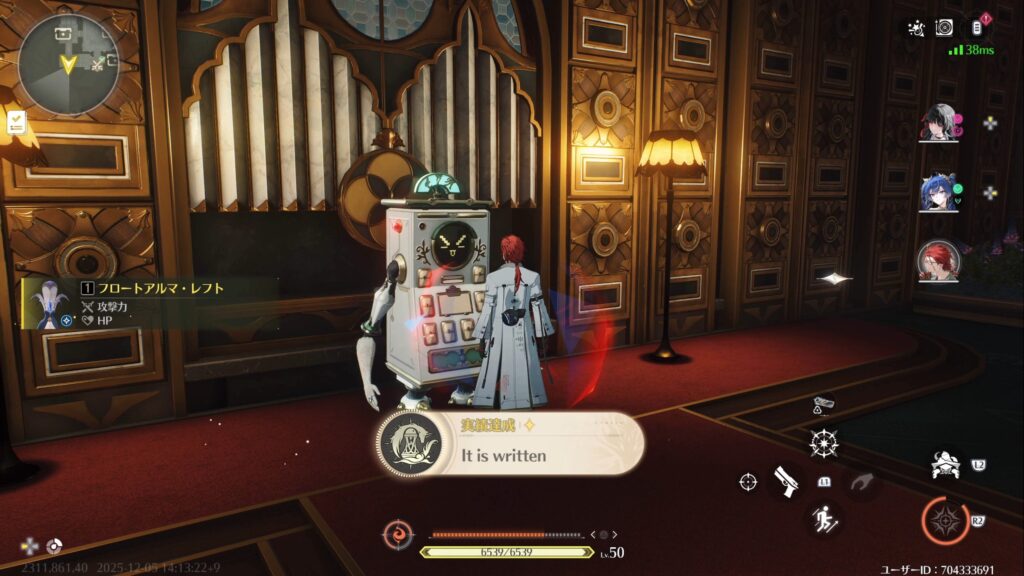Select the red-haired active character portrait

pyautogui.click(x=939, y=260)
